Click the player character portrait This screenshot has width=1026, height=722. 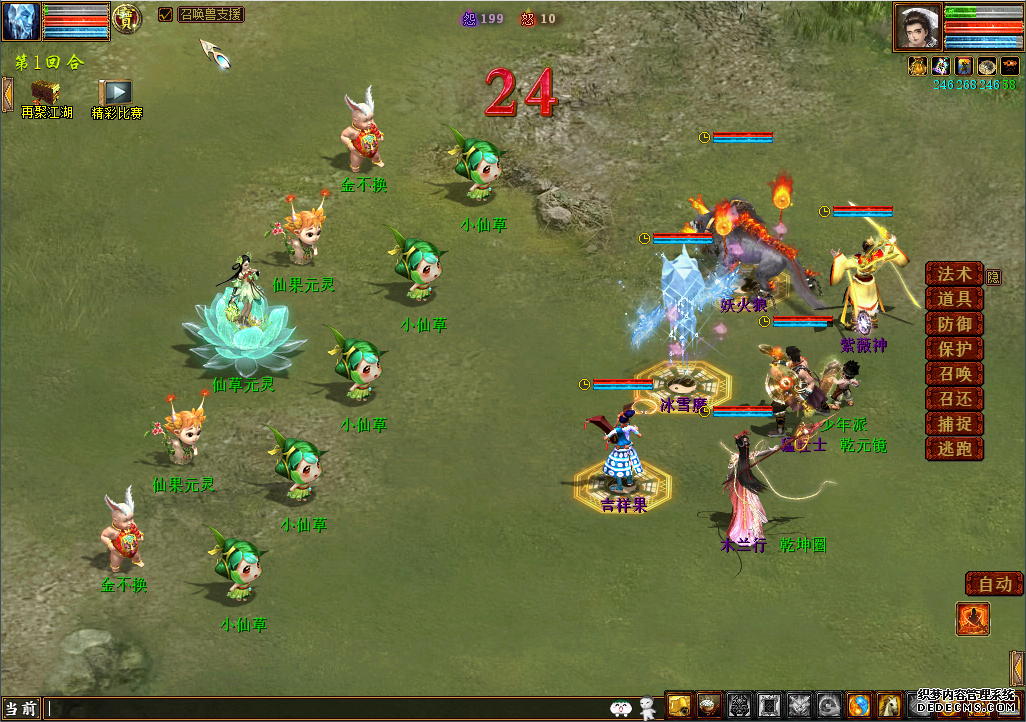(917, 26)
